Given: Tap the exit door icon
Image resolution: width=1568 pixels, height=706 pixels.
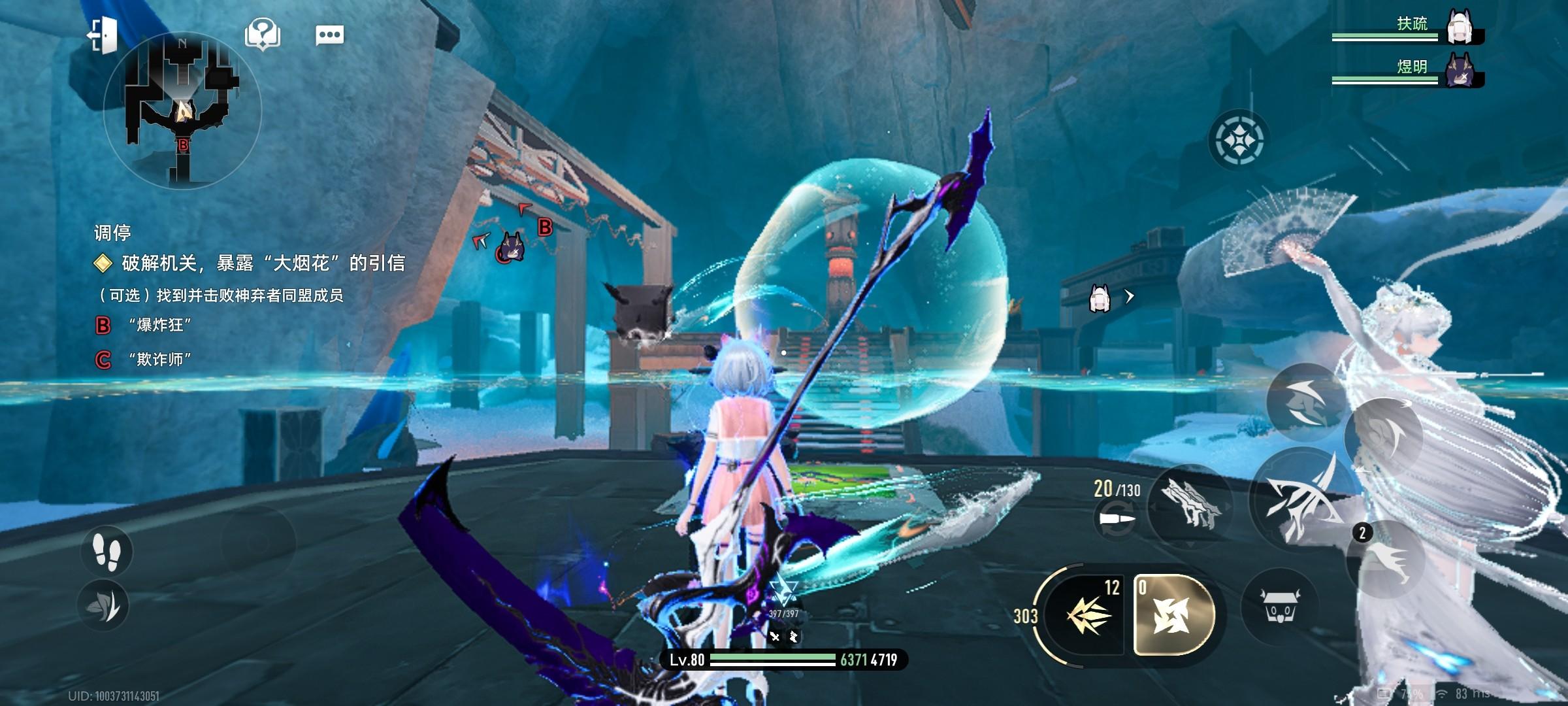Looking at the screenshot, I should (103, 34).
